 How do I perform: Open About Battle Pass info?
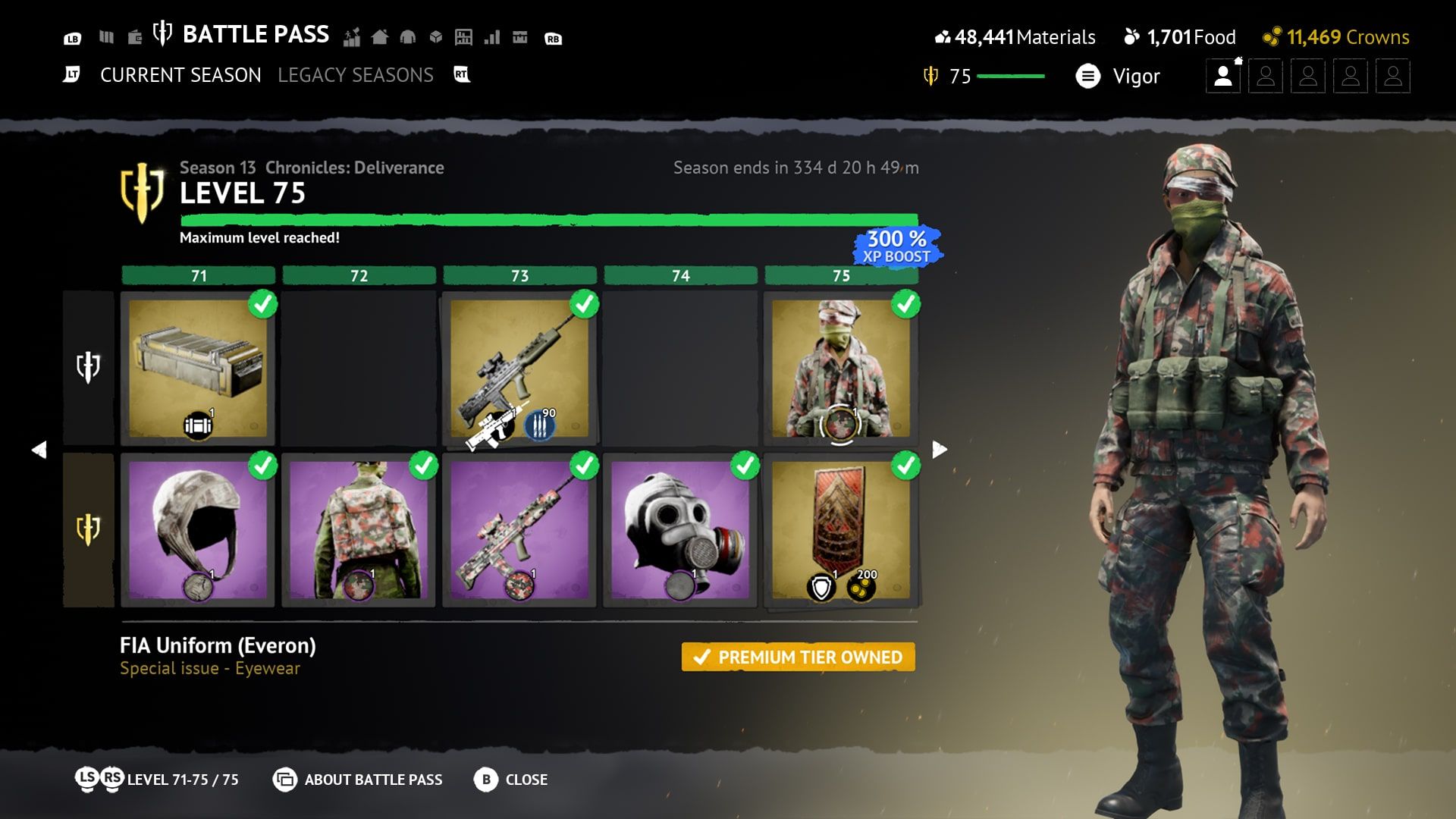pyautogui.click(x=359, y=780)
